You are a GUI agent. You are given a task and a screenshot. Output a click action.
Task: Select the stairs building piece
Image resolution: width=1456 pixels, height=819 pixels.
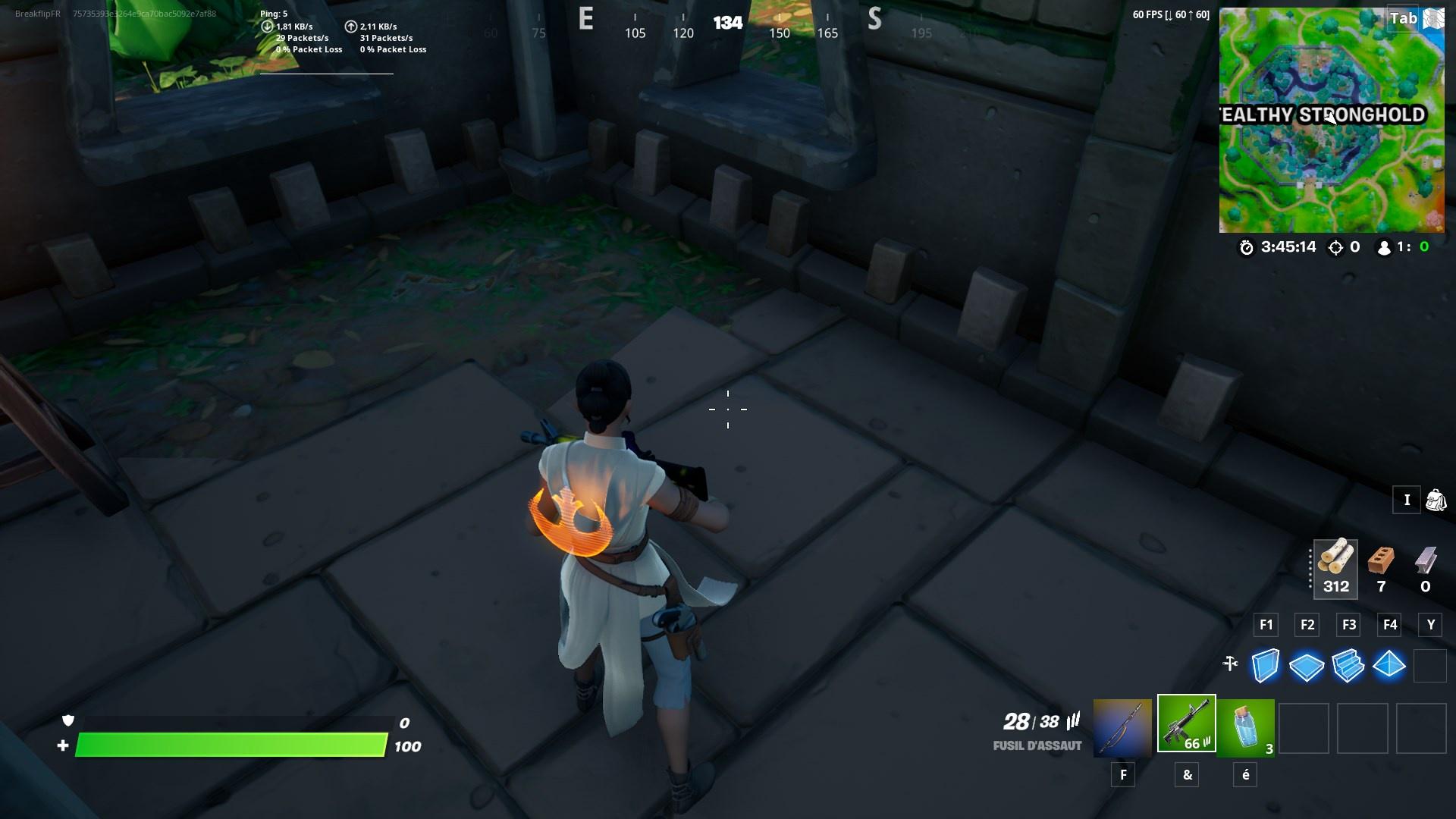1348,666
